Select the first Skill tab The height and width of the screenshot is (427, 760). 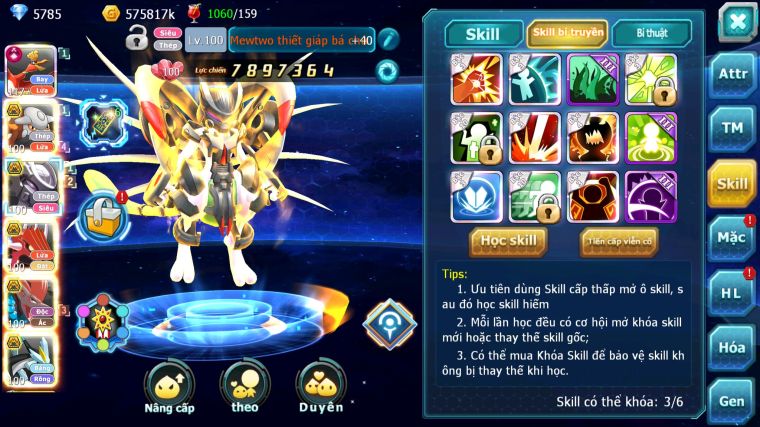[484, 33]
